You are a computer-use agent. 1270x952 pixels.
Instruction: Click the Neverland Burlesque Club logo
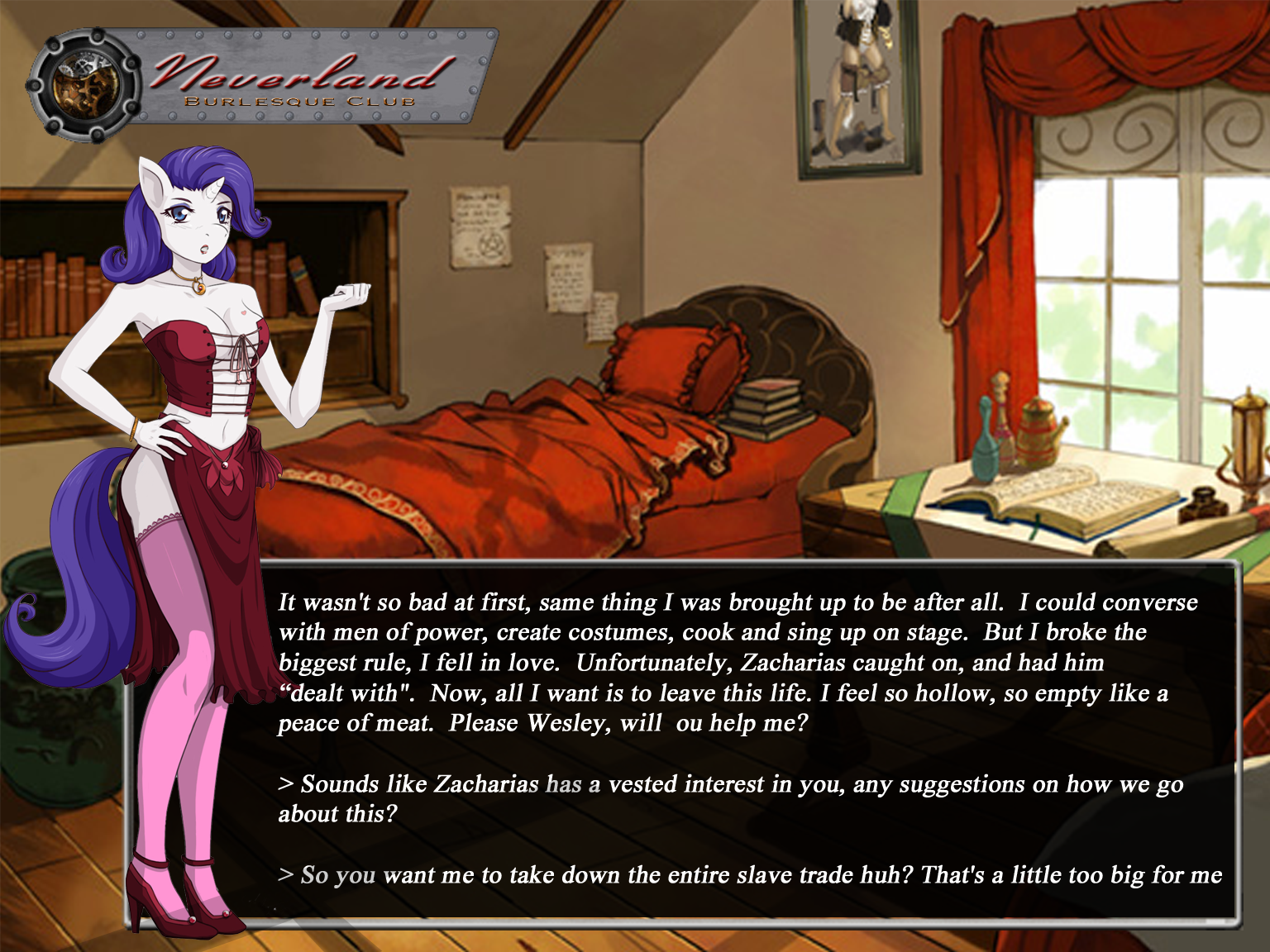coord(263,80)
